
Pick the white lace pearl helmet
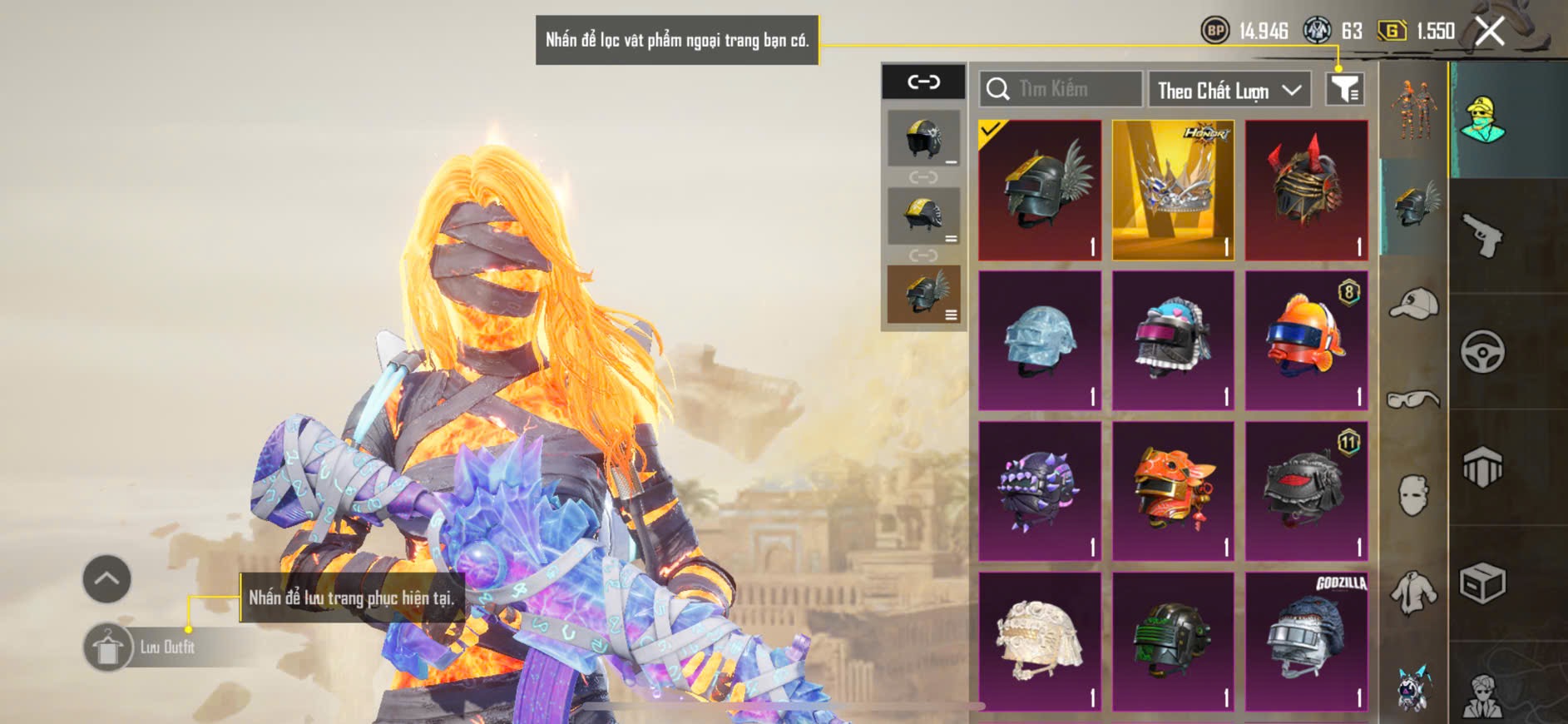[1040, 642]
